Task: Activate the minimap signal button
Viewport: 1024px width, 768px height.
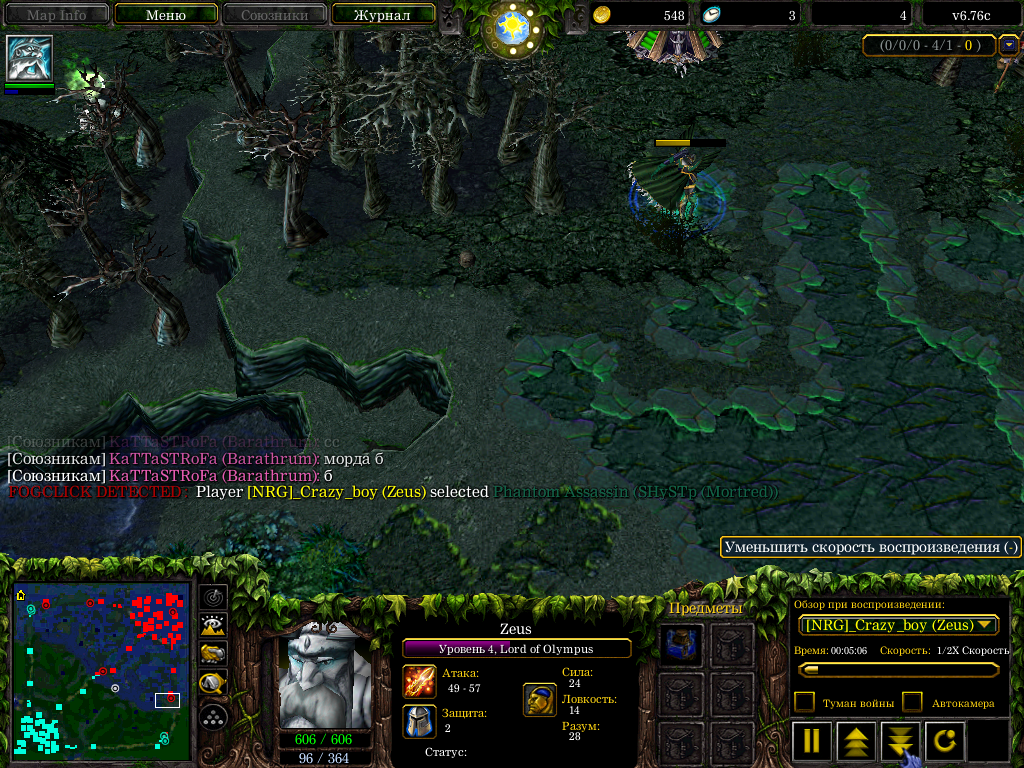Action: 213,598
